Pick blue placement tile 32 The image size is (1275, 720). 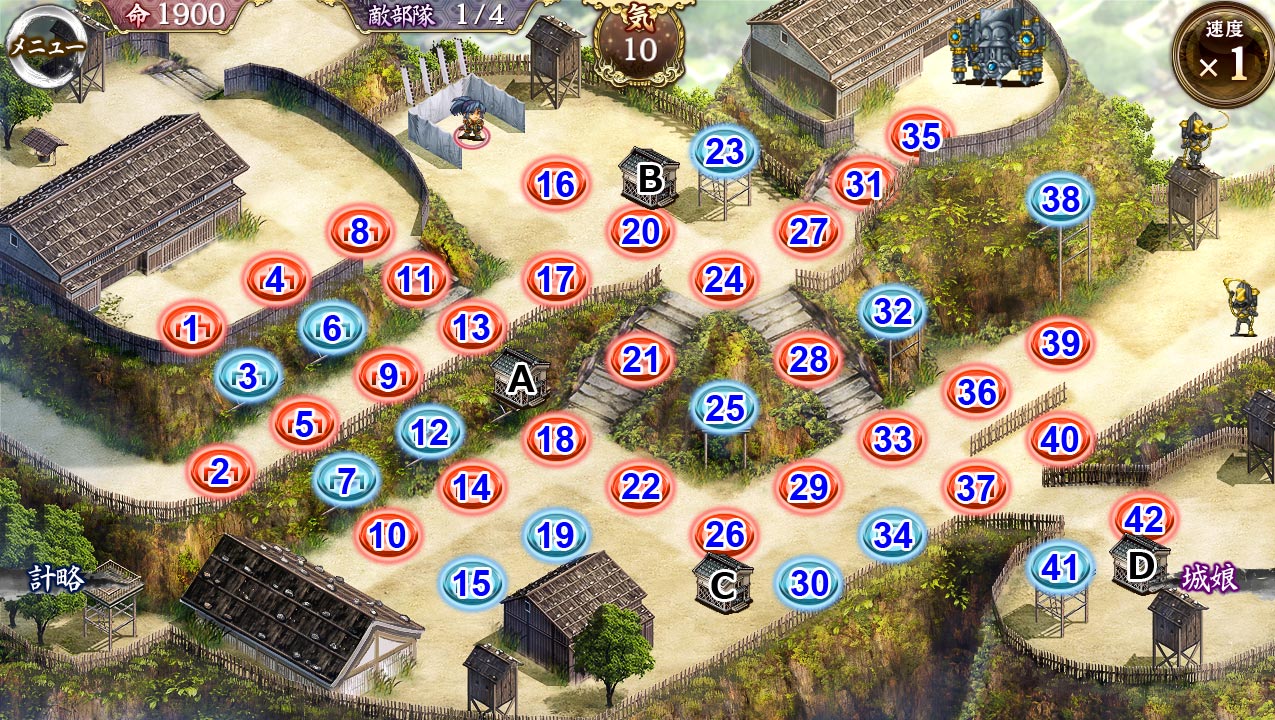(892, 312)
